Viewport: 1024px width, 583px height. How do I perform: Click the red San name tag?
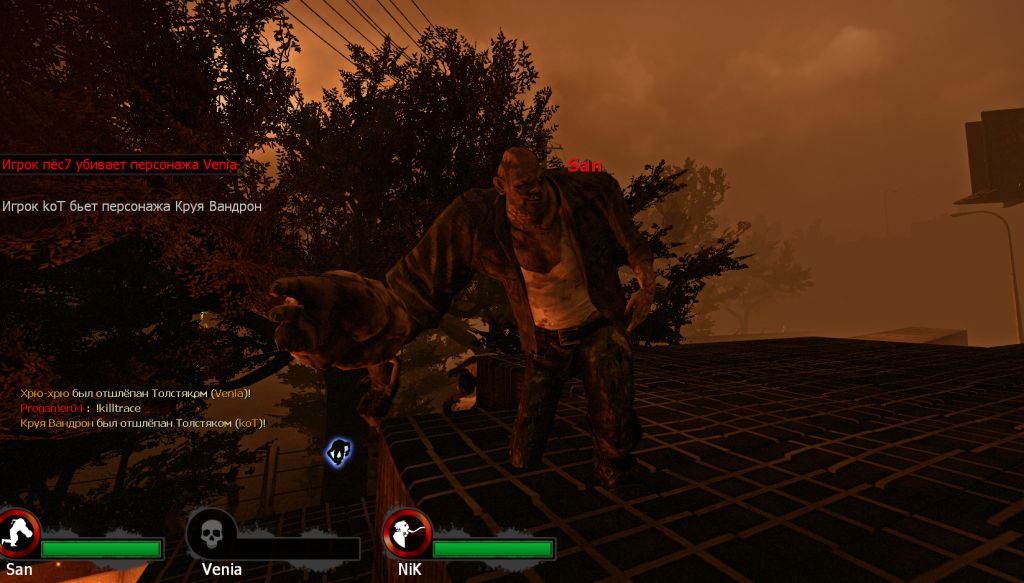point(585,166)
